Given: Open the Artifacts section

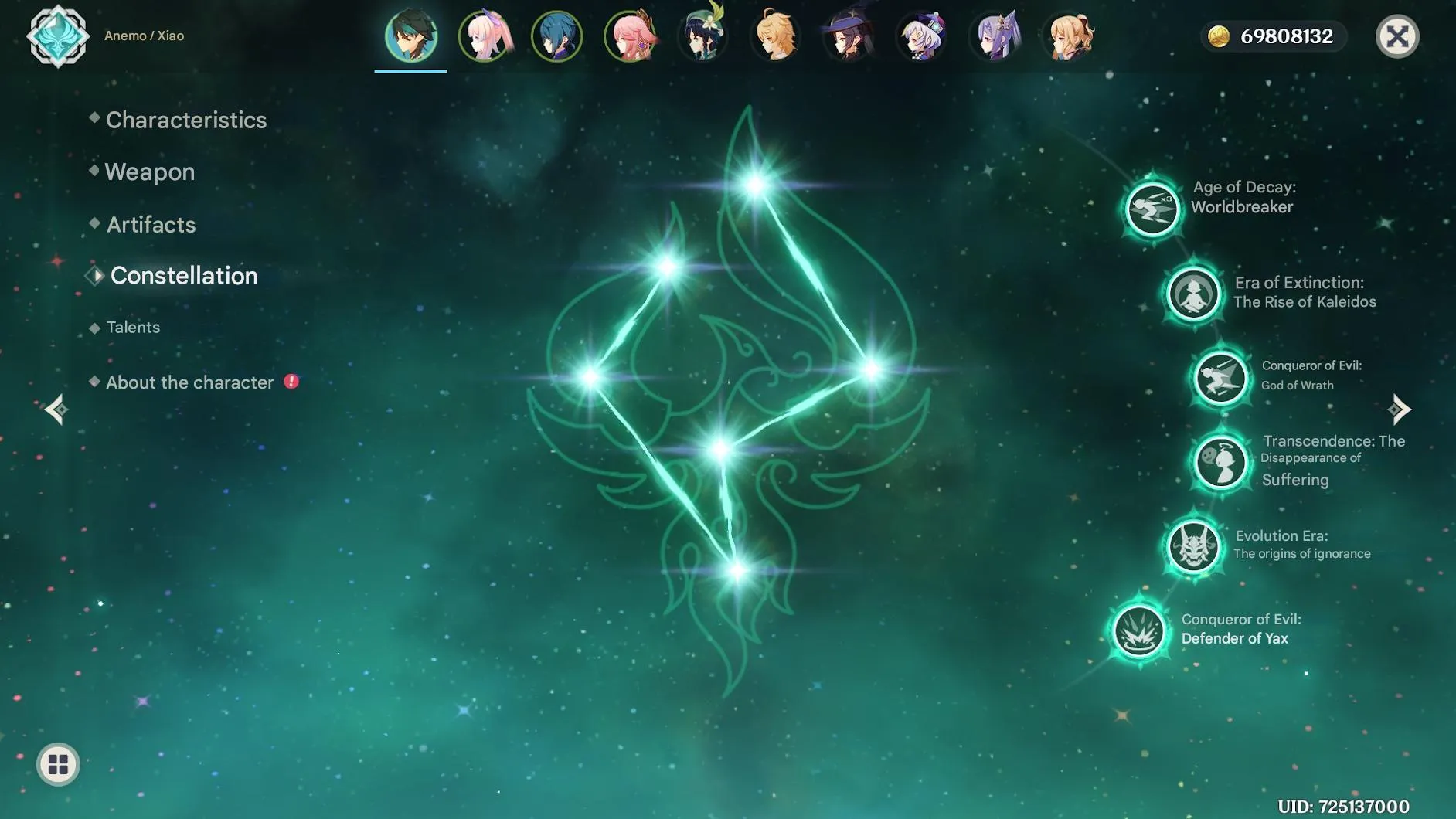Looking at the screenshot, I should 150,224.
